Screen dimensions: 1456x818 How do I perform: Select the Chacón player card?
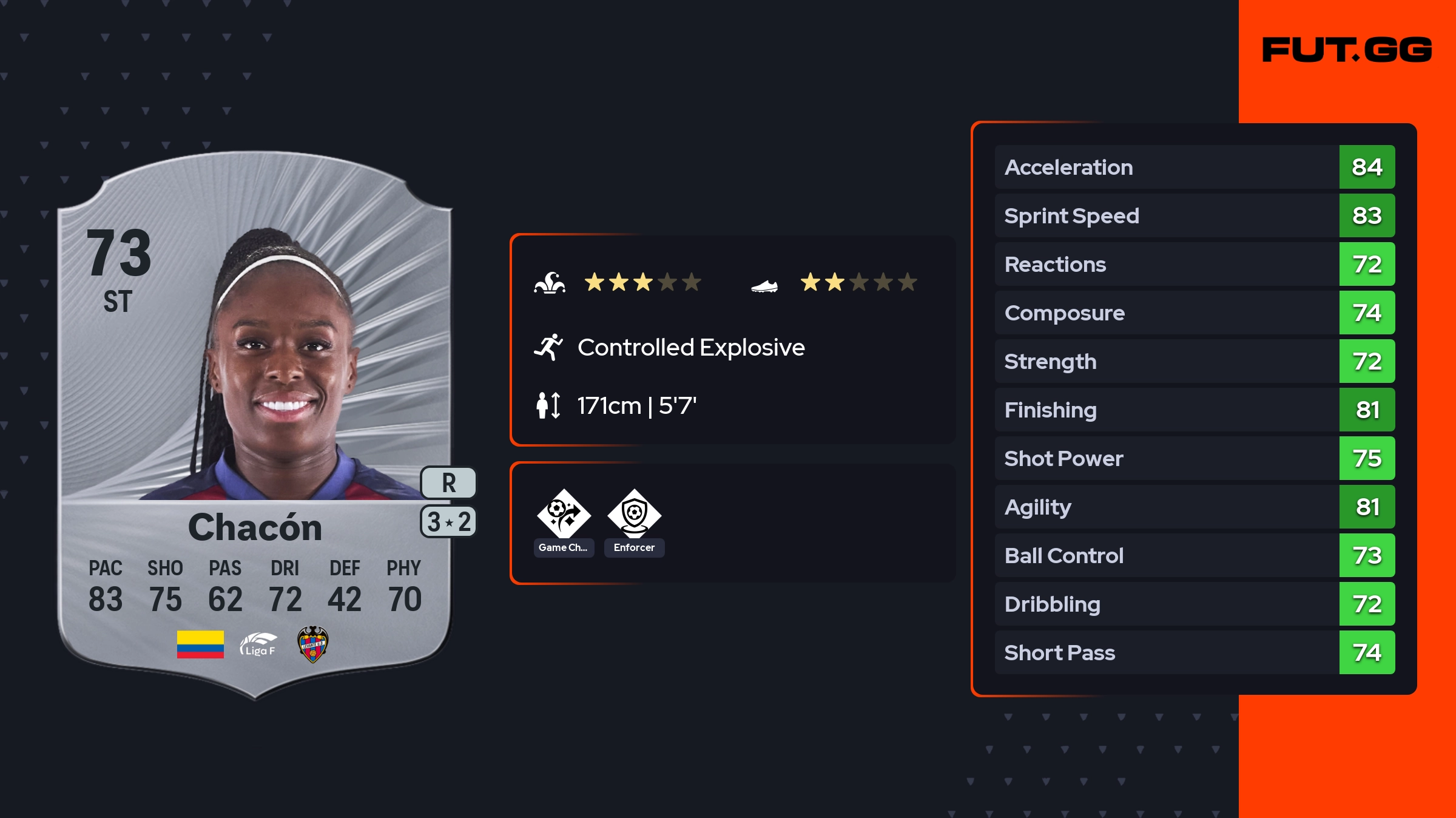point(255,425)
